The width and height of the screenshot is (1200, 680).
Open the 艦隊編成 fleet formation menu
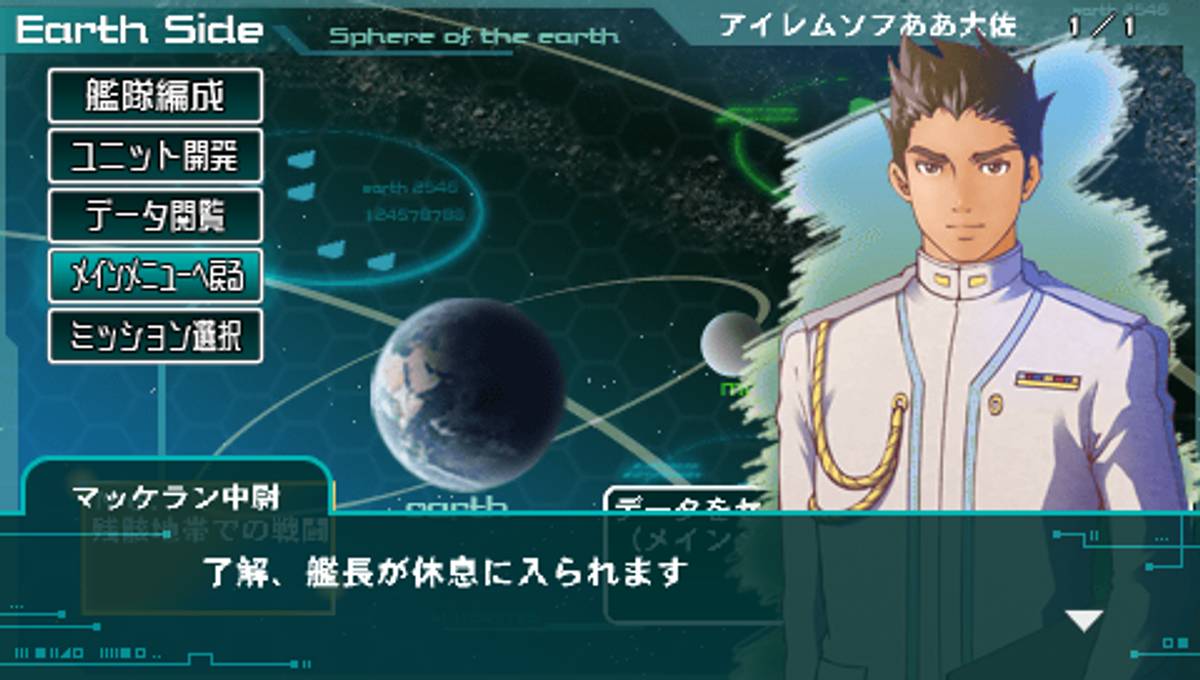[155, 96]
